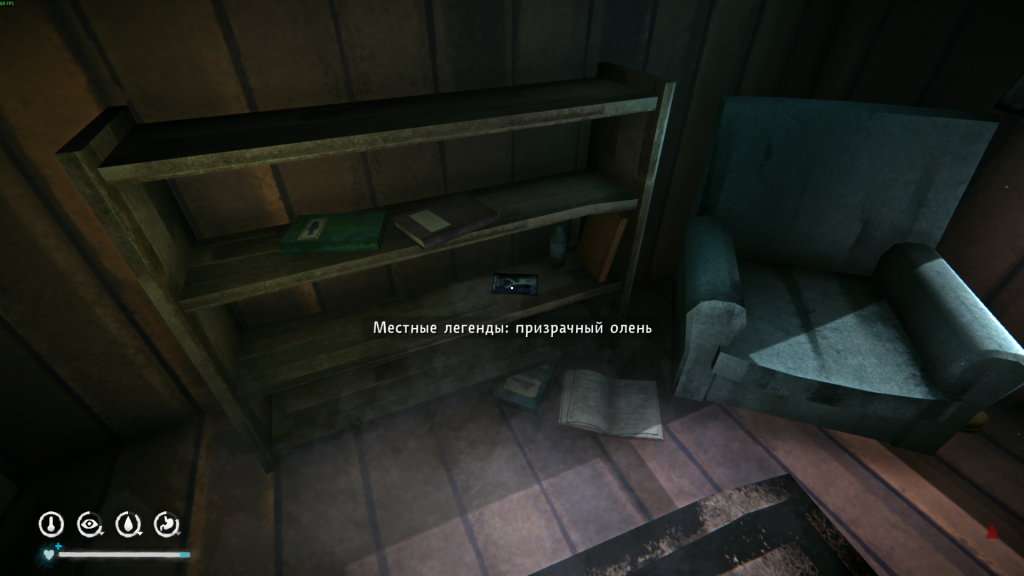Screen dimensions: 1024x576
Task: Select the eye-shaped fatigue status icon
Action: 90,523
